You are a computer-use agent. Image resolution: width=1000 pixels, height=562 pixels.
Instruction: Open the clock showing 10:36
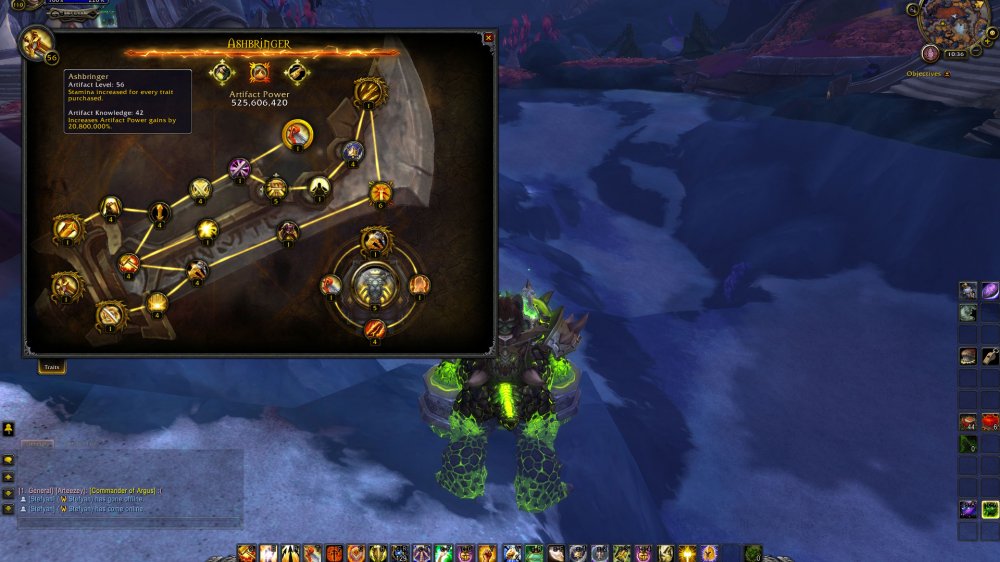[x=954, y=53]
